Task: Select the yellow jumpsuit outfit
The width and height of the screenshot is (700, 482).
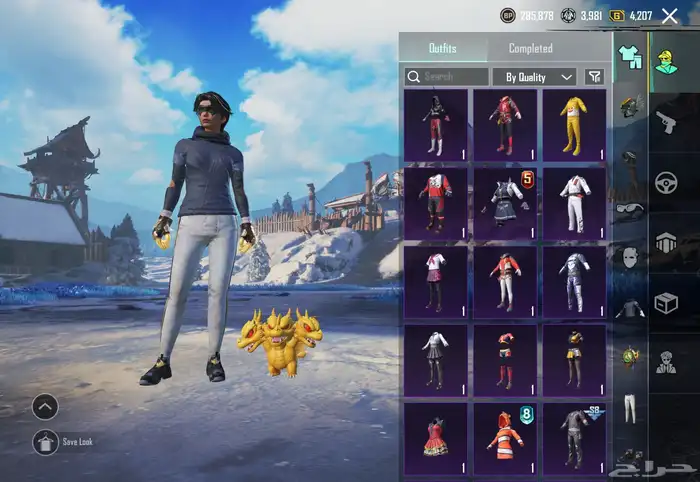Action: tap(574, 125)
